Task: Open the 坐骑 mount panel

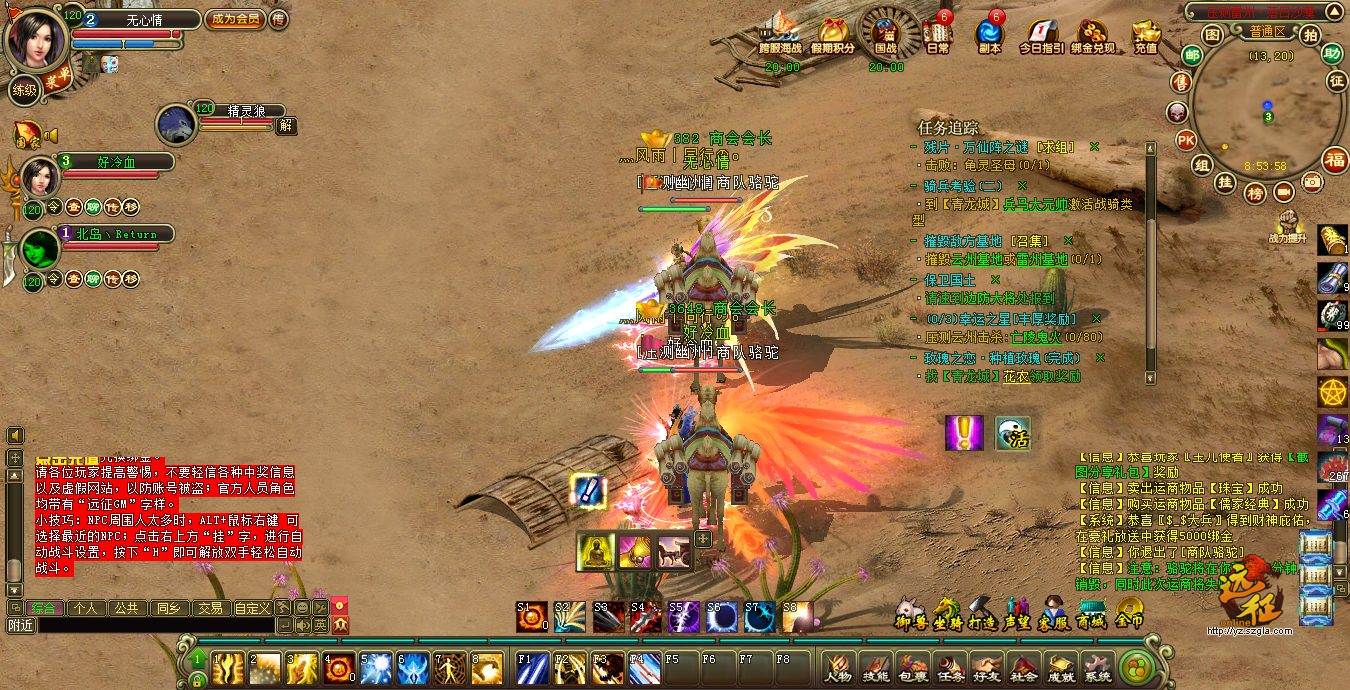Action: 947,613
